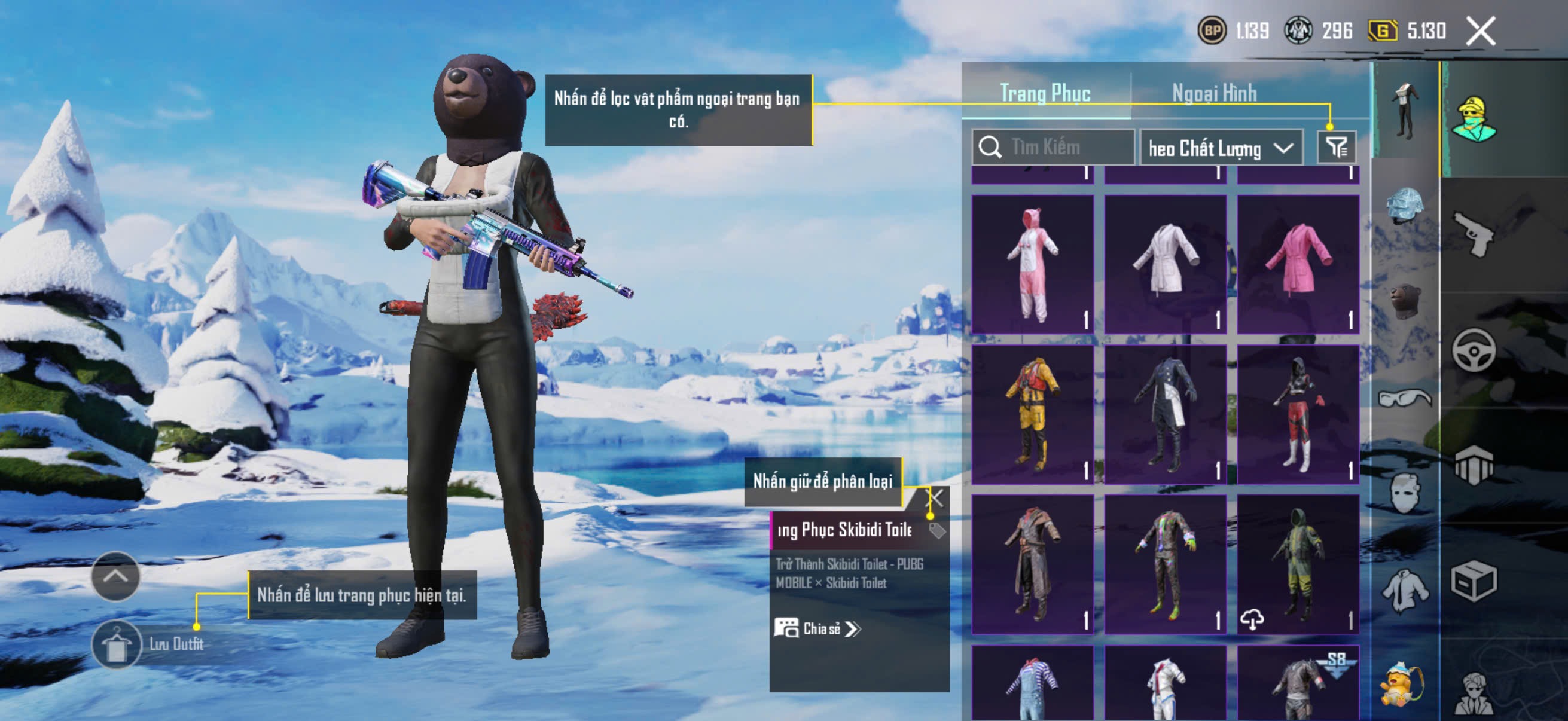Viewport: 1568px width, 721px height.
Task: Open the Chất Lượng sort dropdown
Action: tap(1220, 148)
